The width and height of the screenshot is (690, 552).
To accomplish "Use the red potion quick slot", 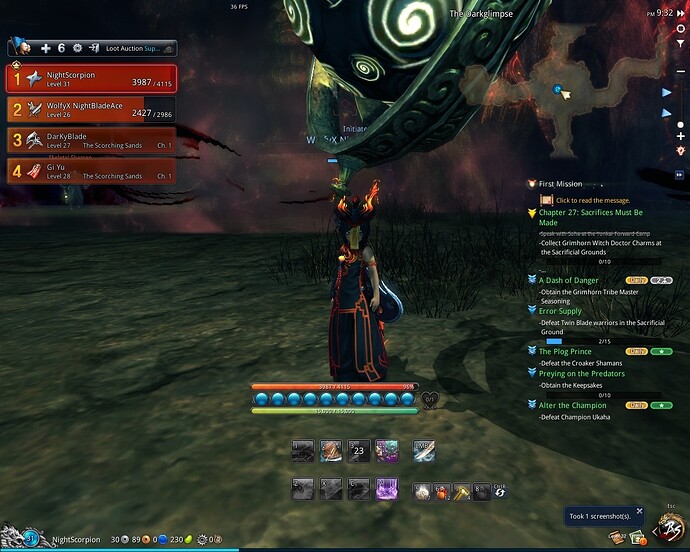I will pyautogui.click(x=440, y=491).
